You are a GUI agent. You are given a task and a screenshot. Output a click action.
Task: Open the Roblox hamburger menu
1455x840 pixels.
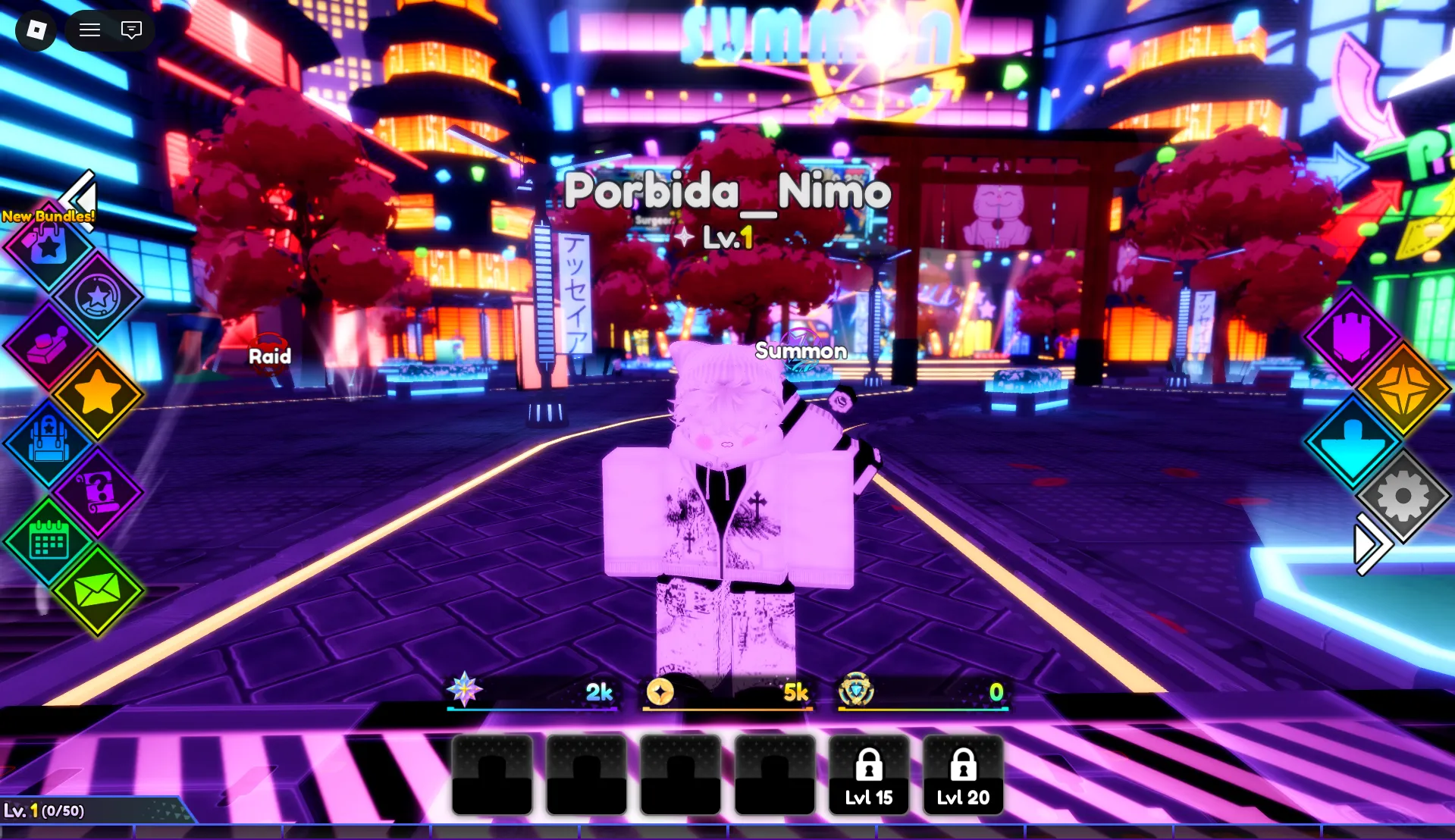(x=89, y=30)
